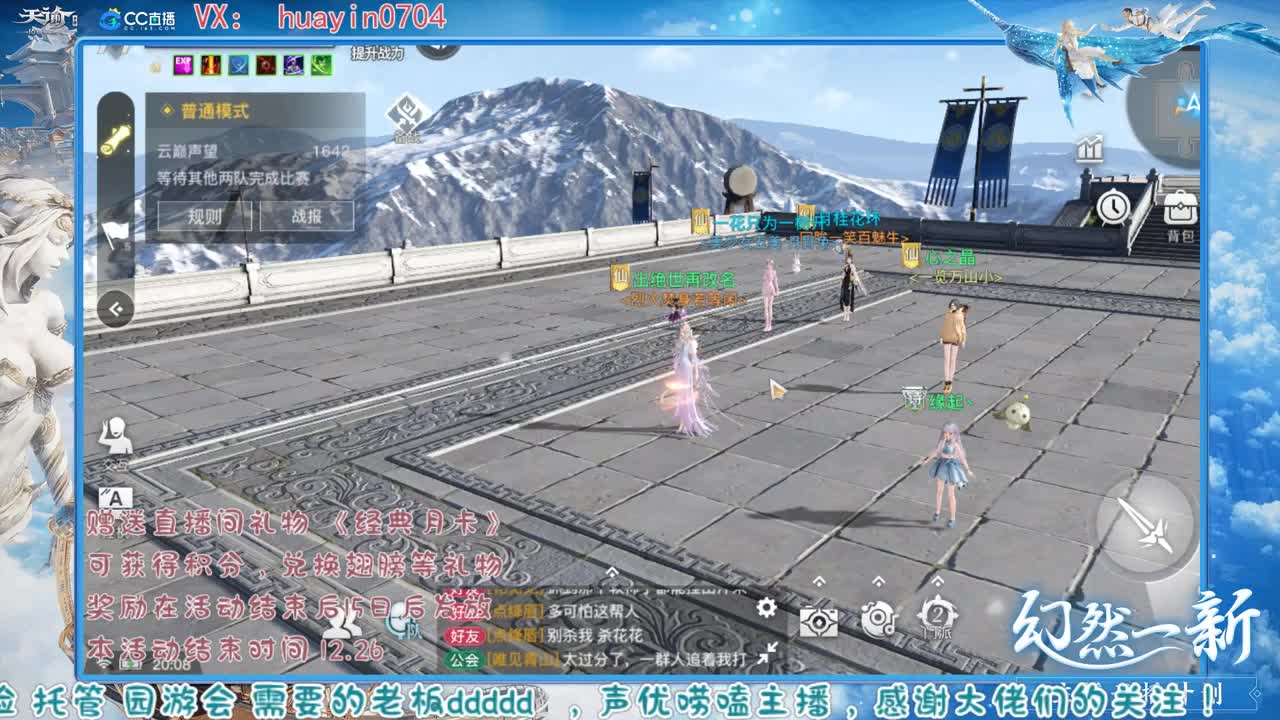
Task: Open the settings gear icon
Action: (765, 608)
